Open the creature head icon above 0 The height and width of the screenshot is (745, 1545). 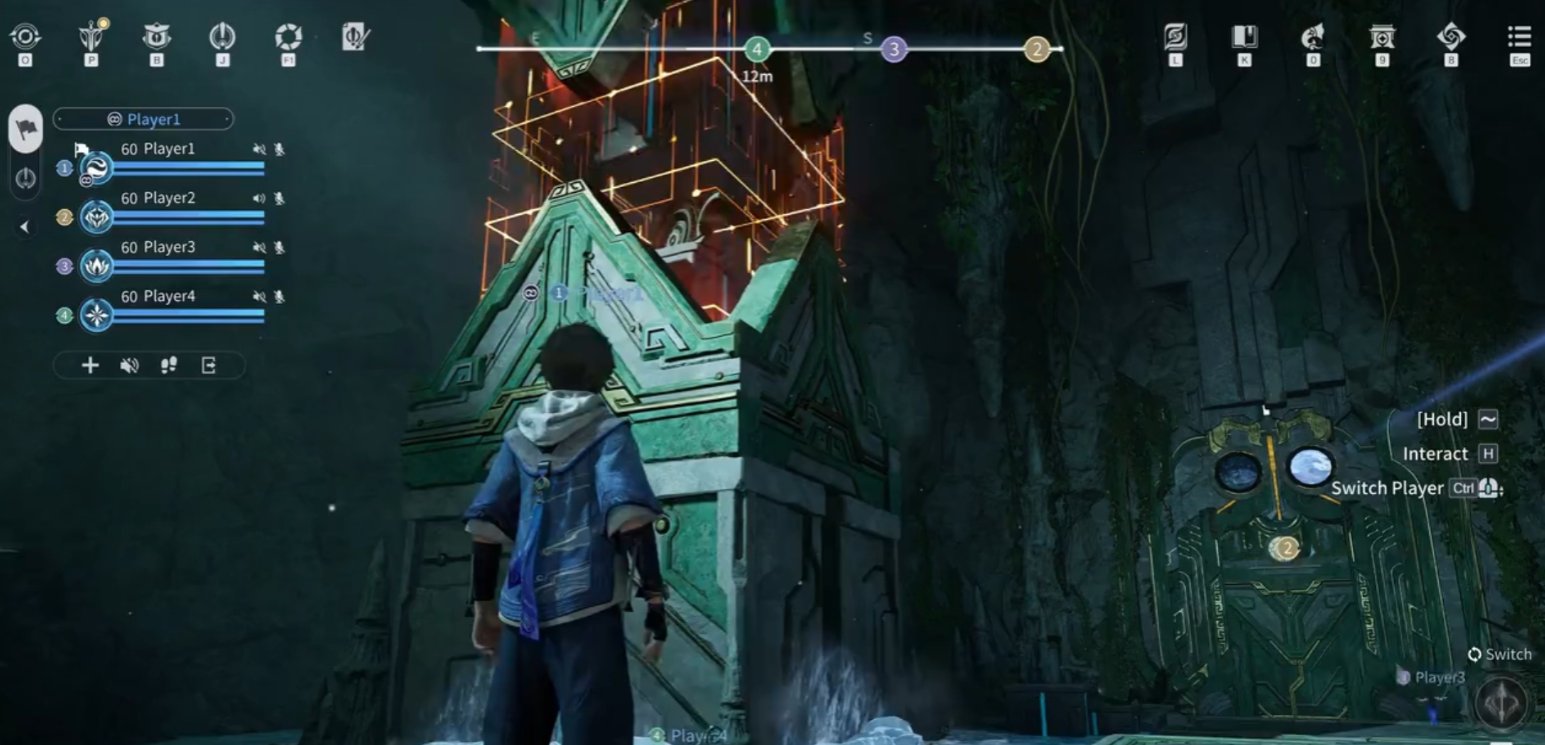click(x=1313, y=38)
